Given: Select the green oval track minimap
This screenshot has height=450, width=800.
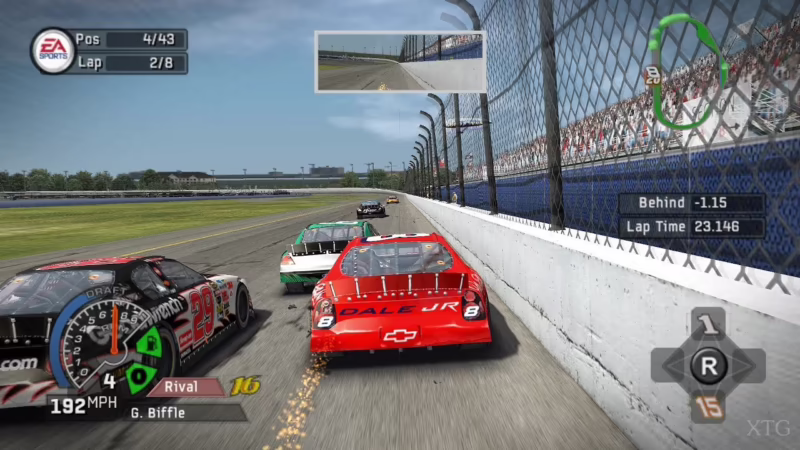Looking at the screenshot, I should (686, 70).
